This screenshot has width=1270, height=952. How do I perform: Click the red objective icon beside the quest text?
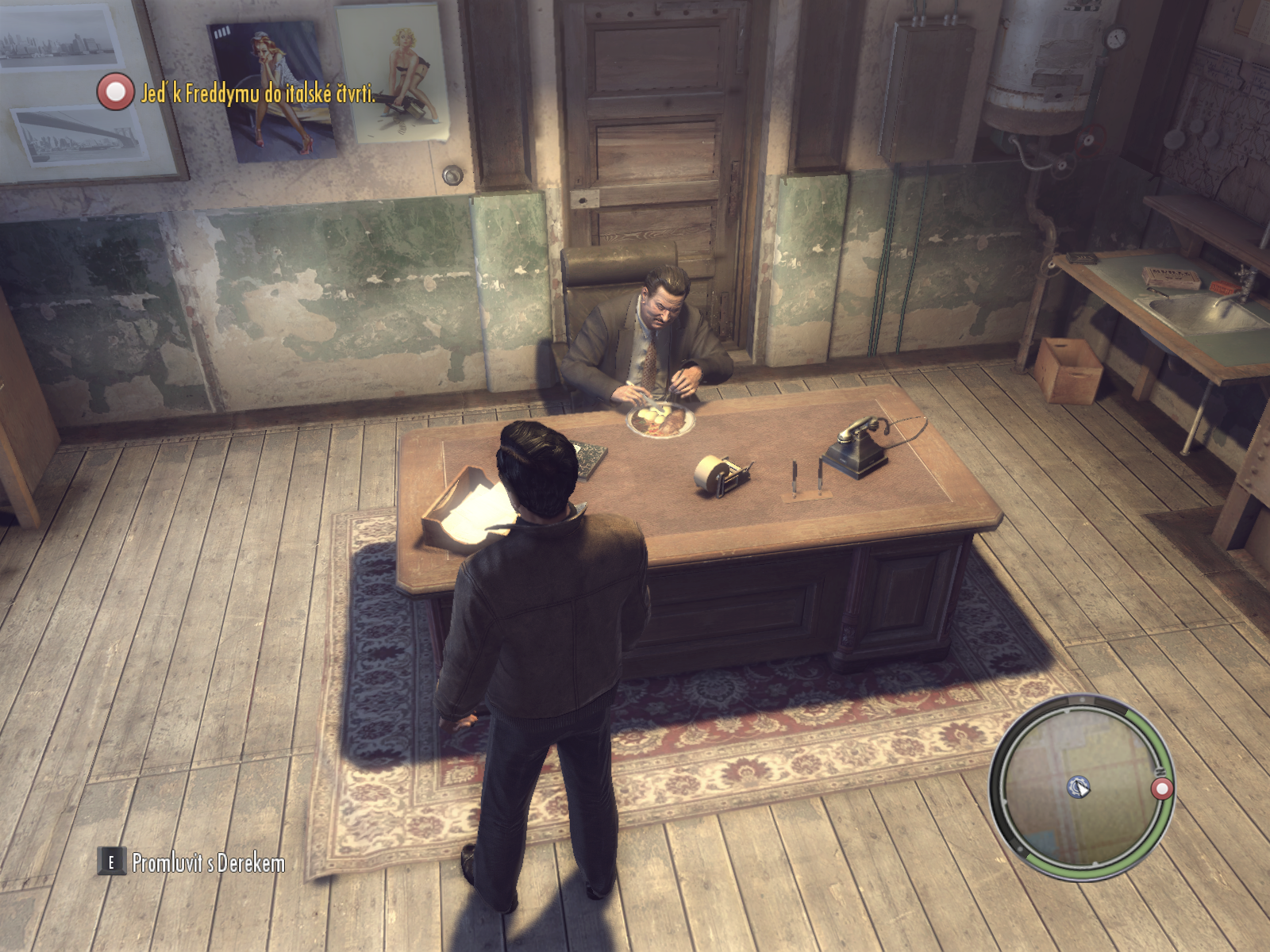[x=116, y=91]
